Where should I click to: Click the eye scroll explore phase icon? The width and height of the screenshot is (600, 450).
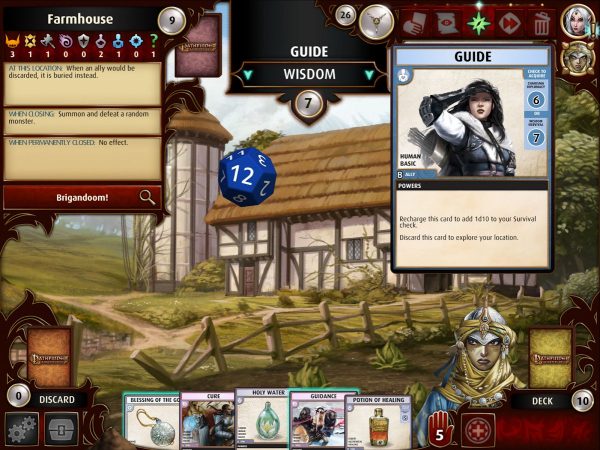tap(447, 21)
